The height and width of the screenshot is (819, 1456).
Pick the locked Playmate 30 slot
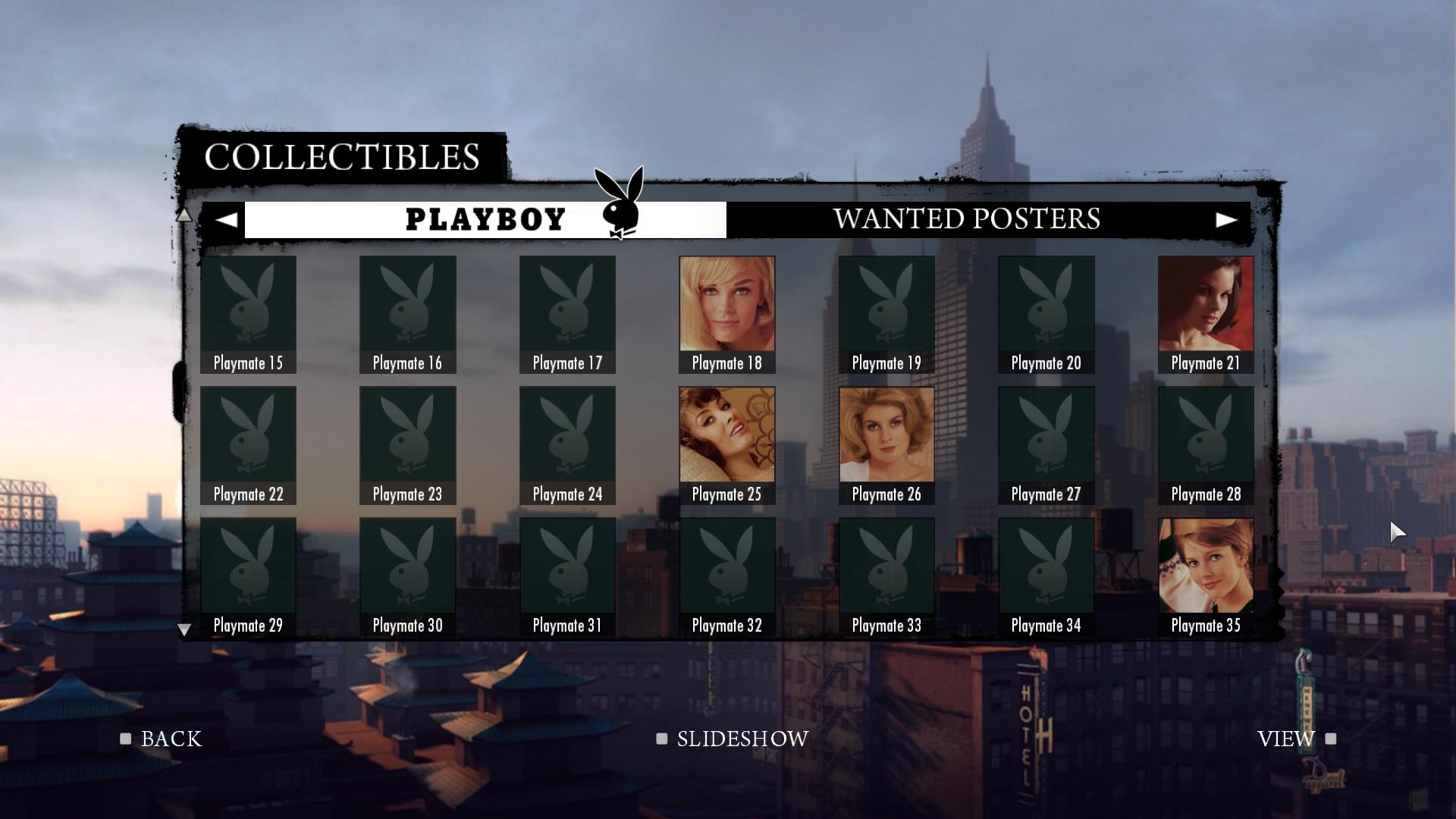point(407,576)
